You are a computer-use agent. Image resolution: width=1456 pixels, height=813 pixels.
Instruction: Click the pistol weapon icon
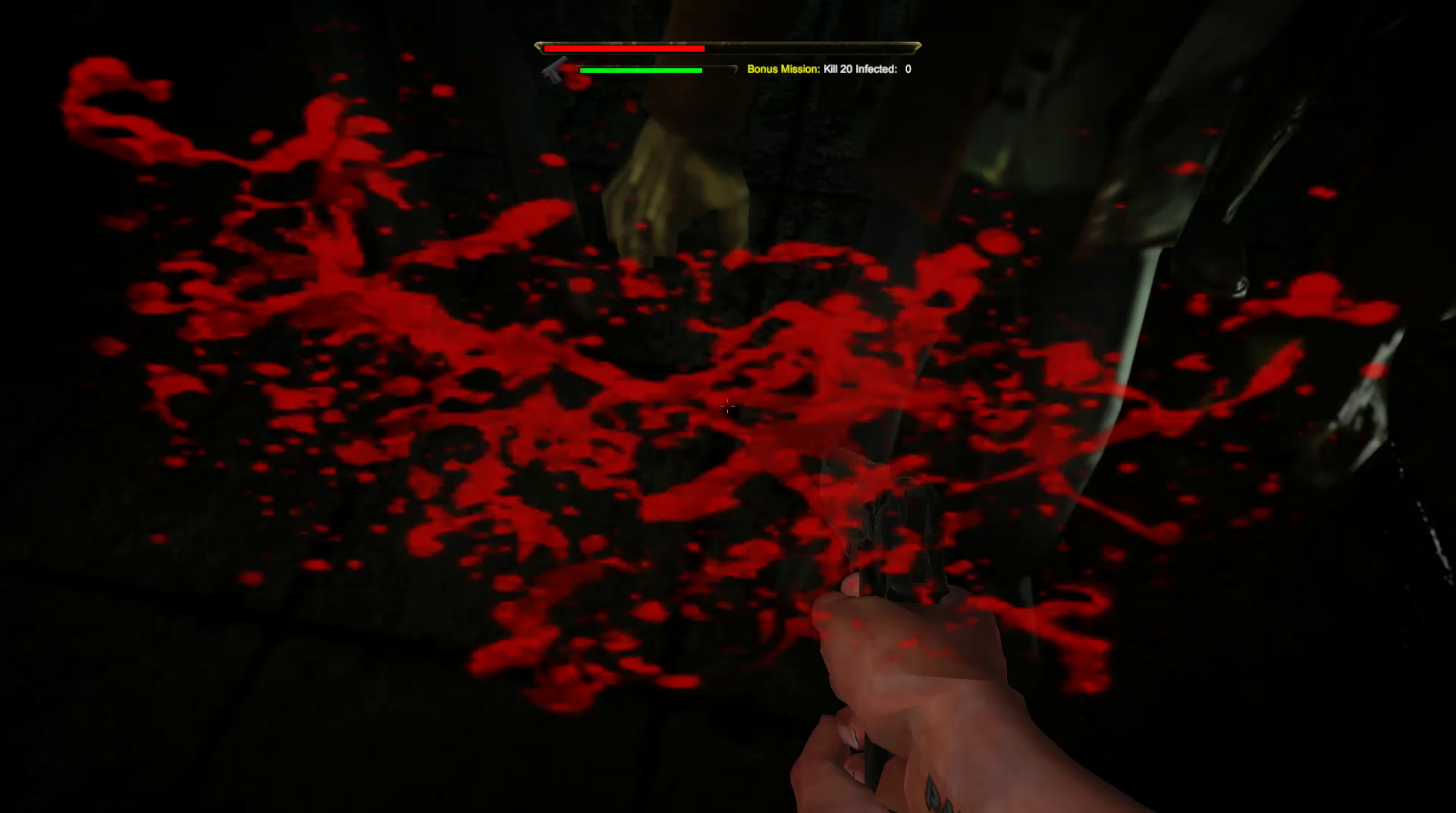pyautogui.click(x=555, y=70)
